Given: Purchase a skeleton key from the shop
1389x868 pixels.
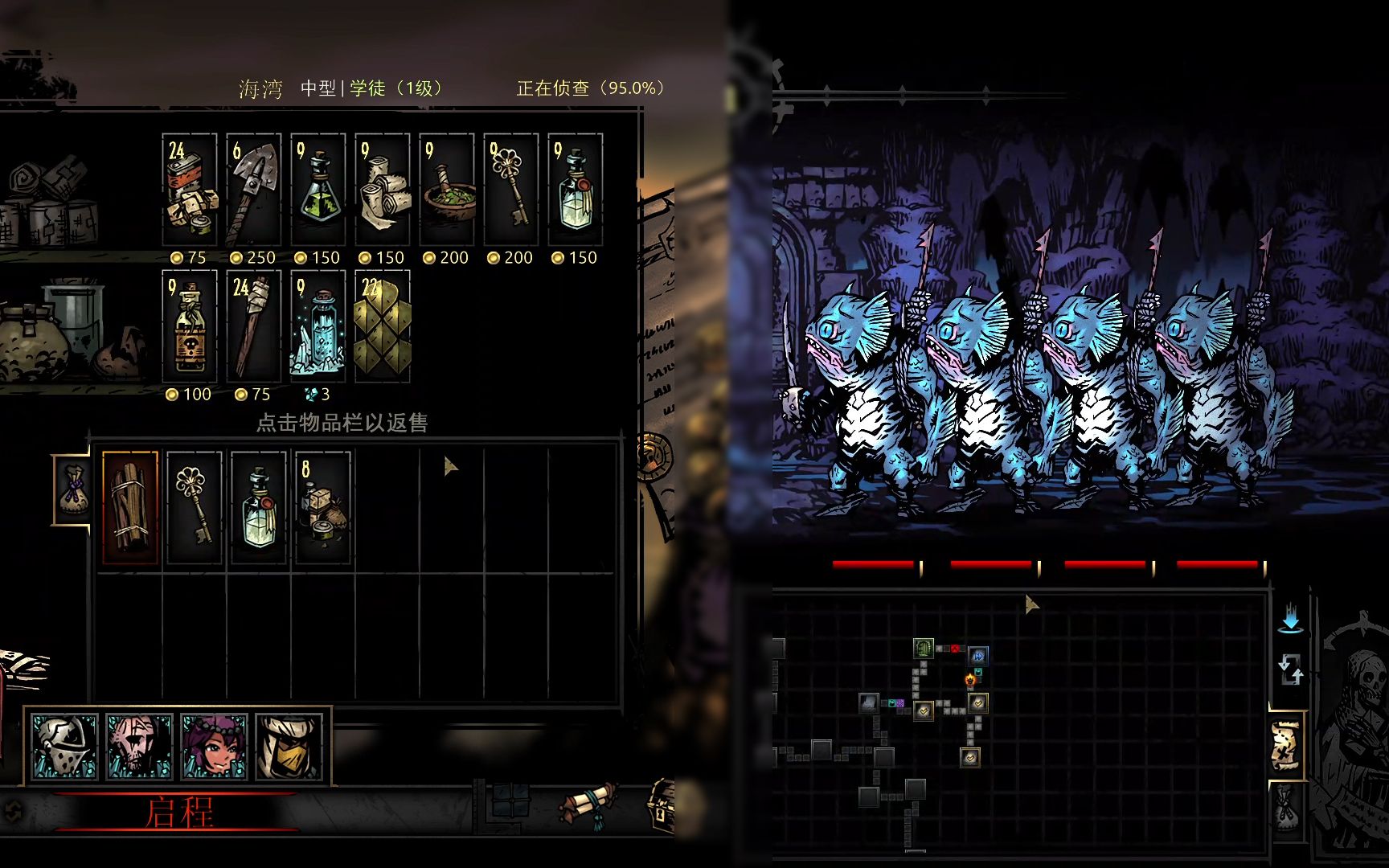Looking at the screenshot, I should [x=511, y=190].
